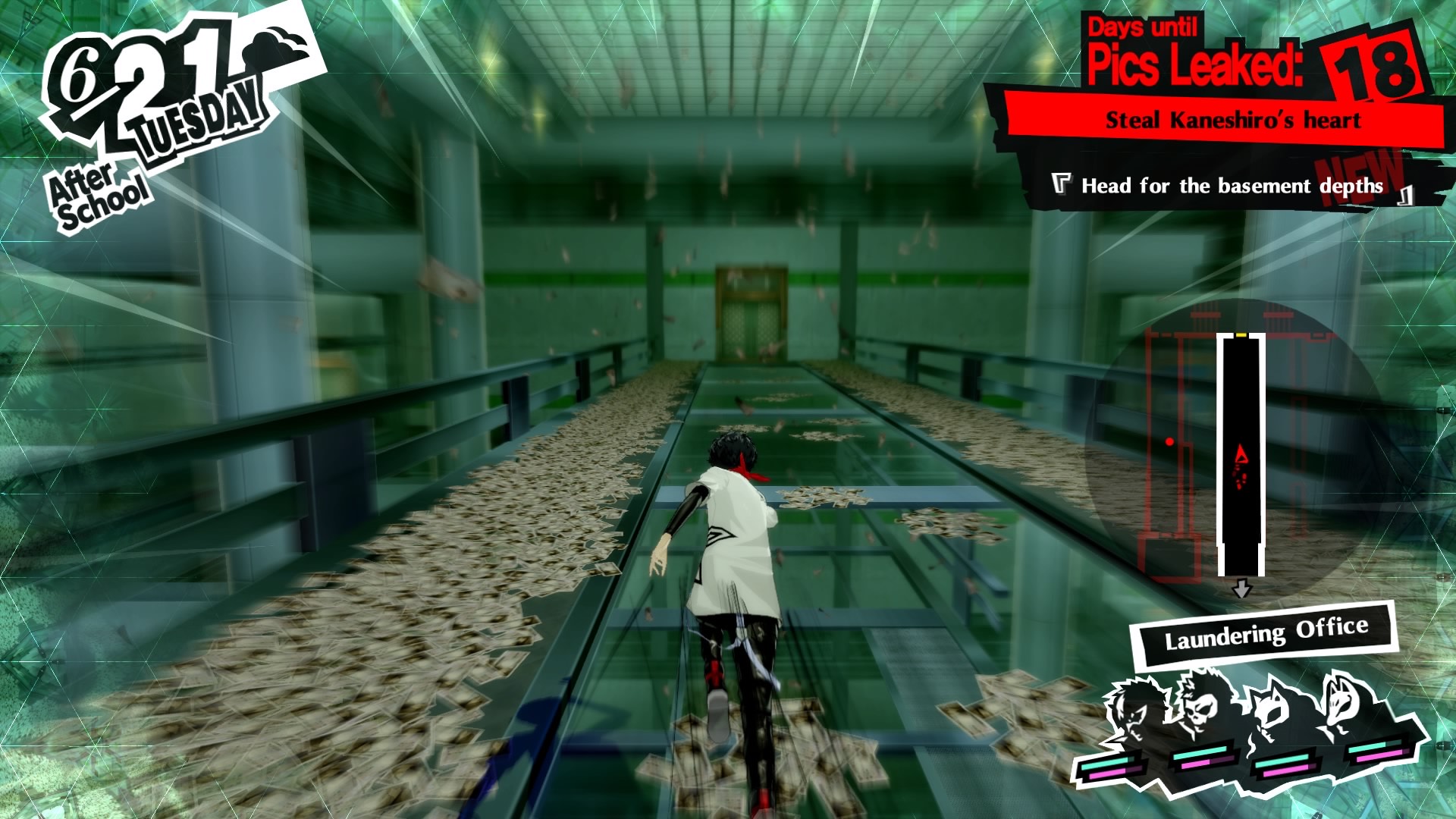This screenshot has width=1456, height=819.
Task: Select Joker's party portrait
Action: point(1132,711)
